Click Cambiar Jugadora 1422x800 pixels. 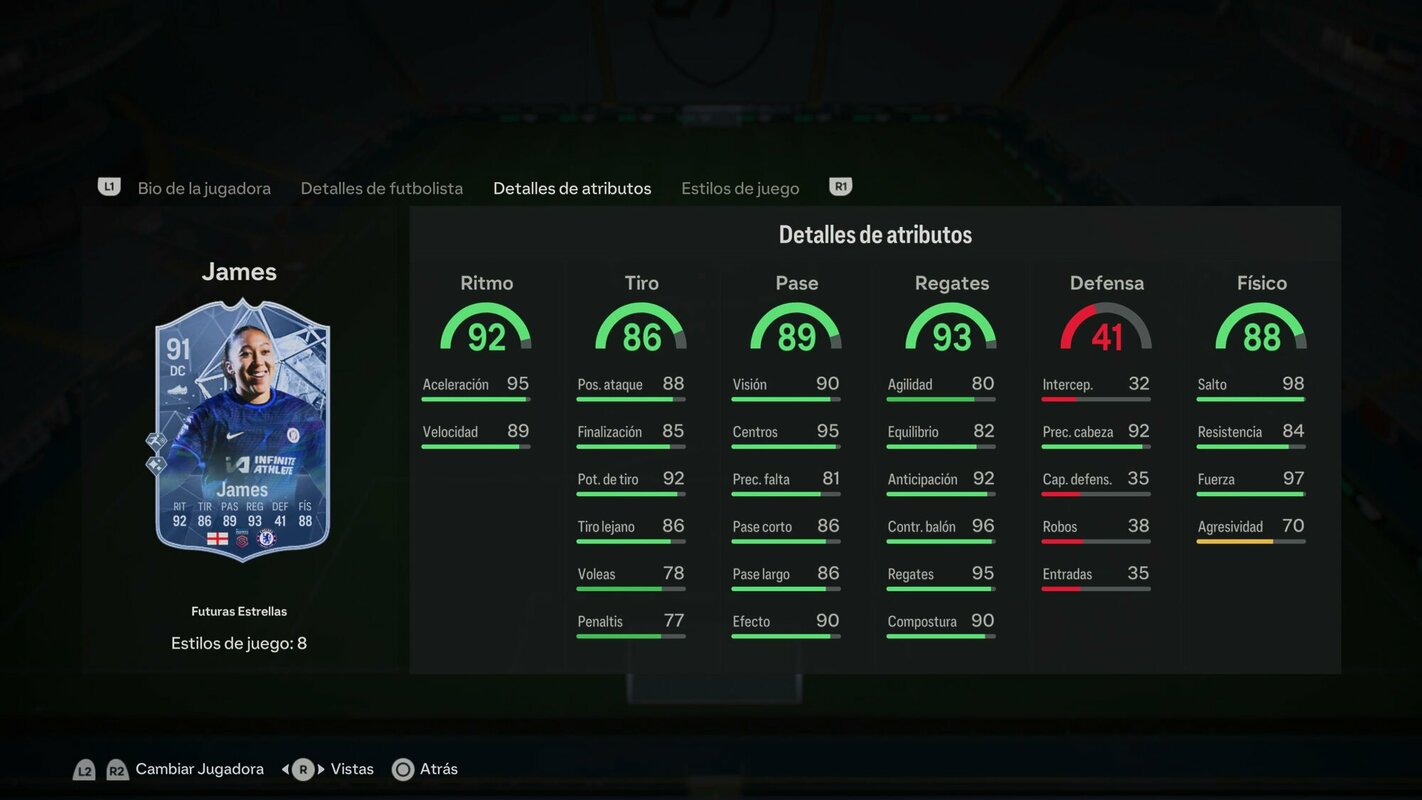click(x=200, y=769)
